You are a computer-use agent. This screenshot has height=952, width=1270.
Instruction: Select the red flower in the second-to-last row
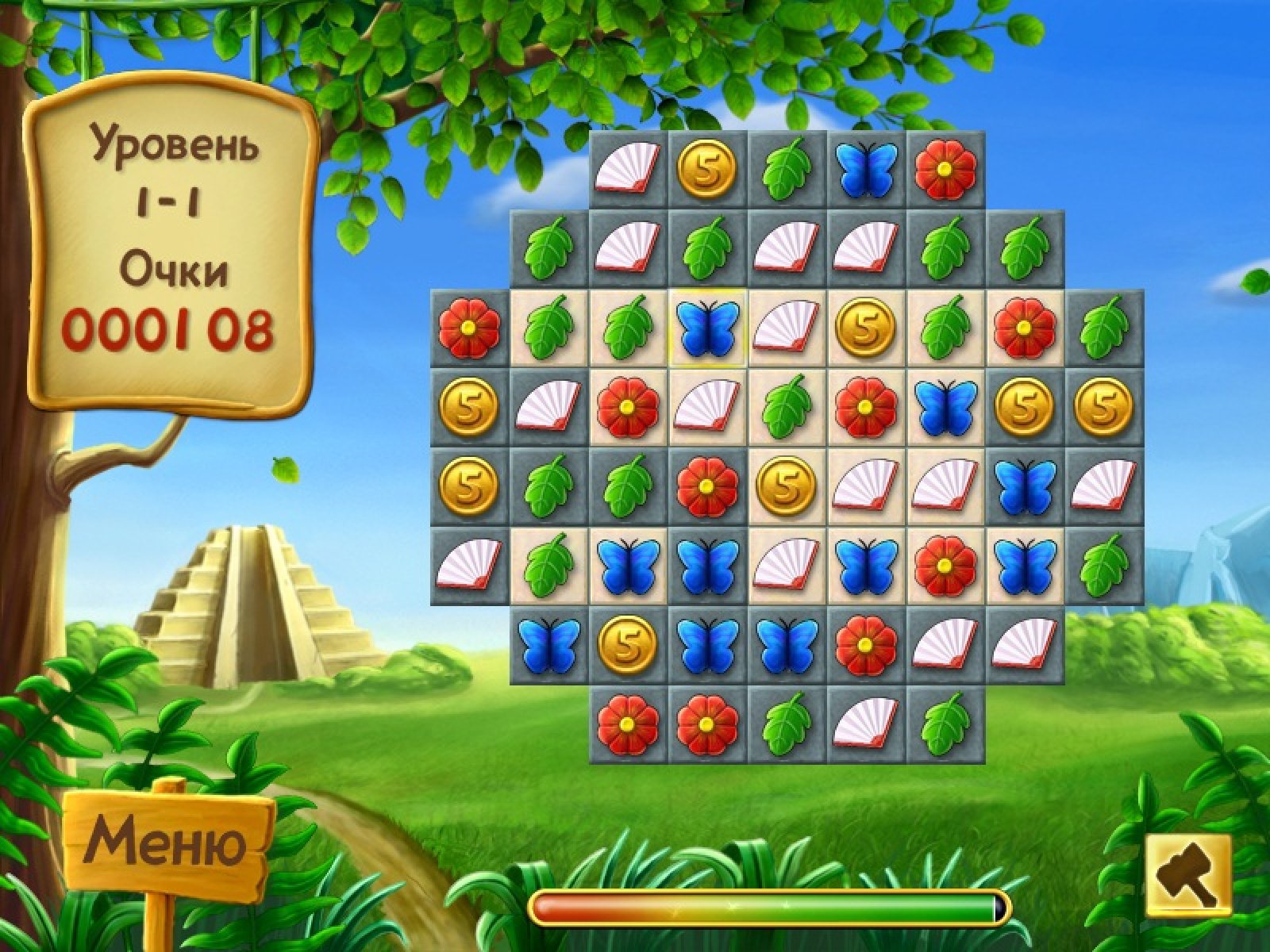pyautogui.click(x=866, y=645)
